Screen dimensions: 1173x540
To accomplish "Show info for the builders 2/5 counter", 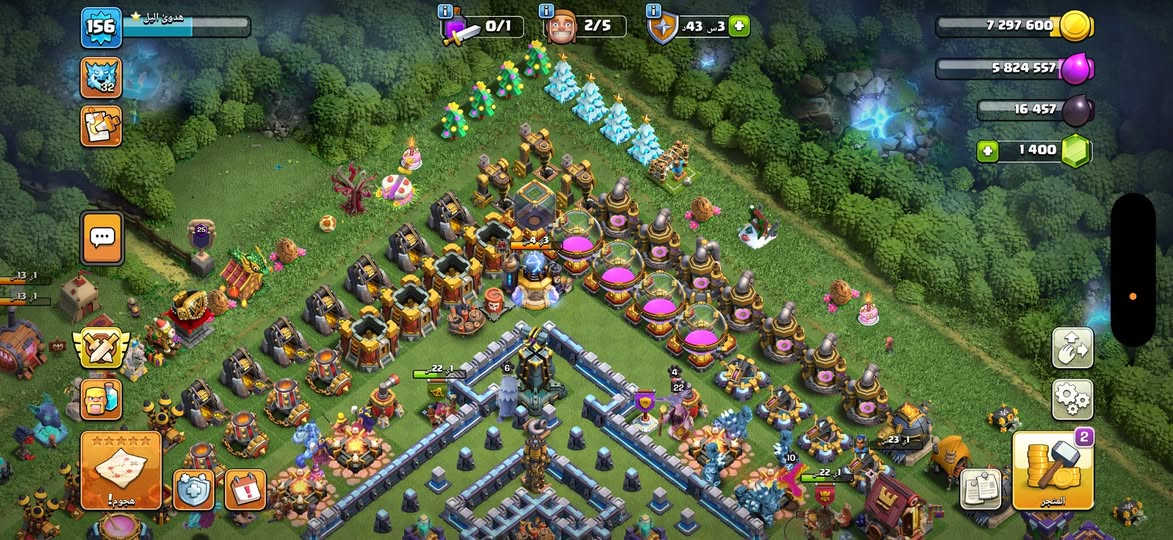I will click(546, 11).
